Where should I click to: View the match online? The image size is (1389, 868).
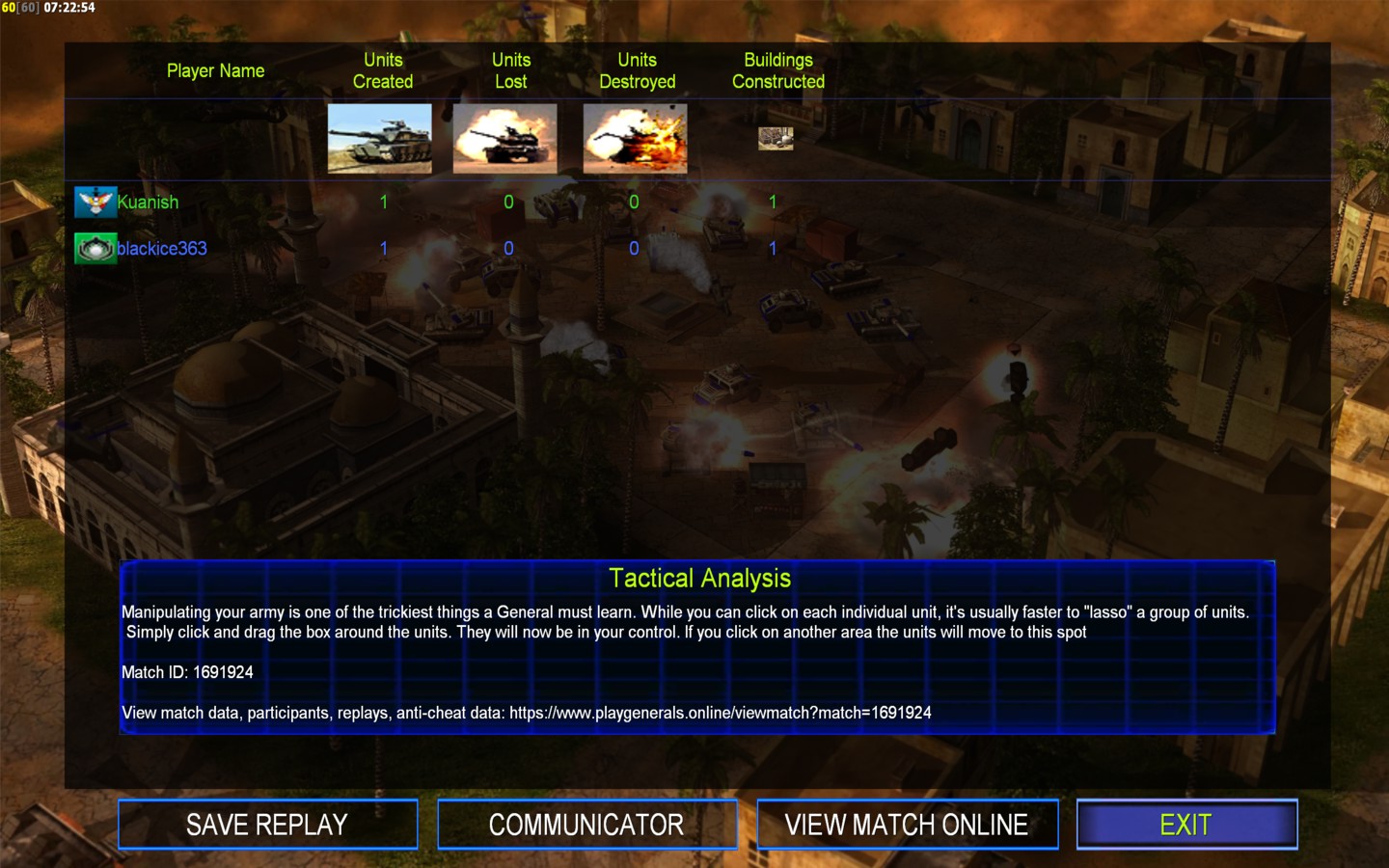point(907,825)
